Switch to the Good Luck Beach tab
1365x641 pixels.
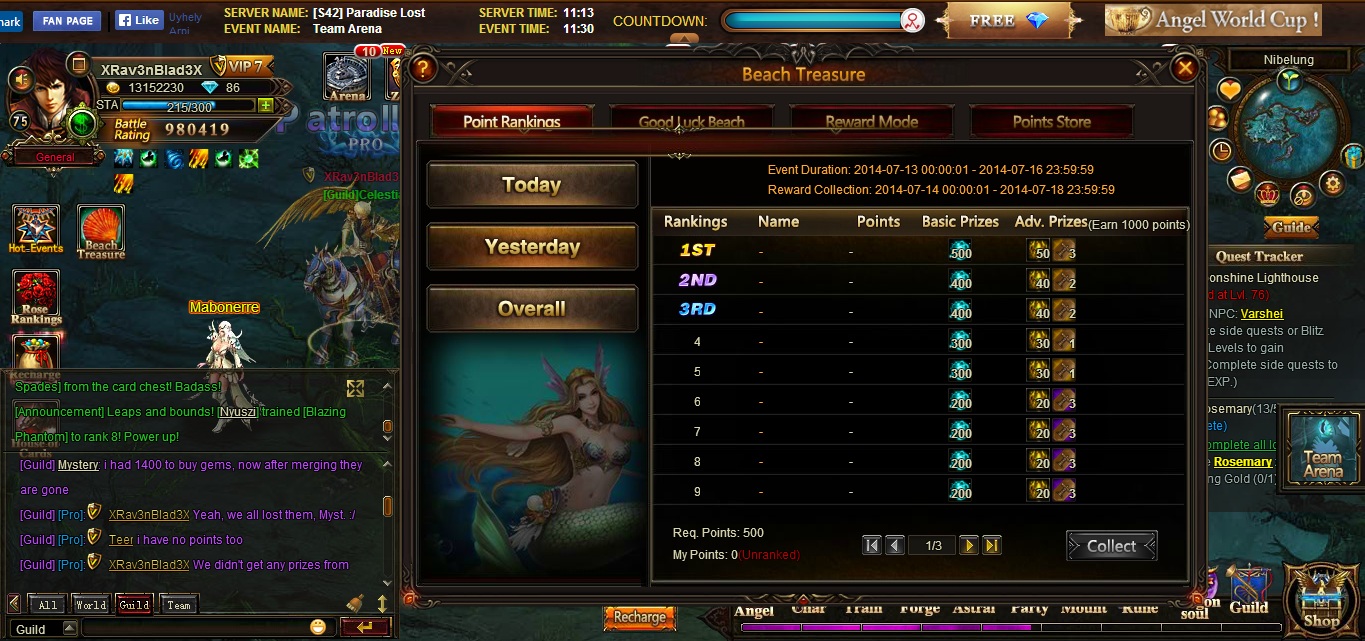[x=691, y=122]
